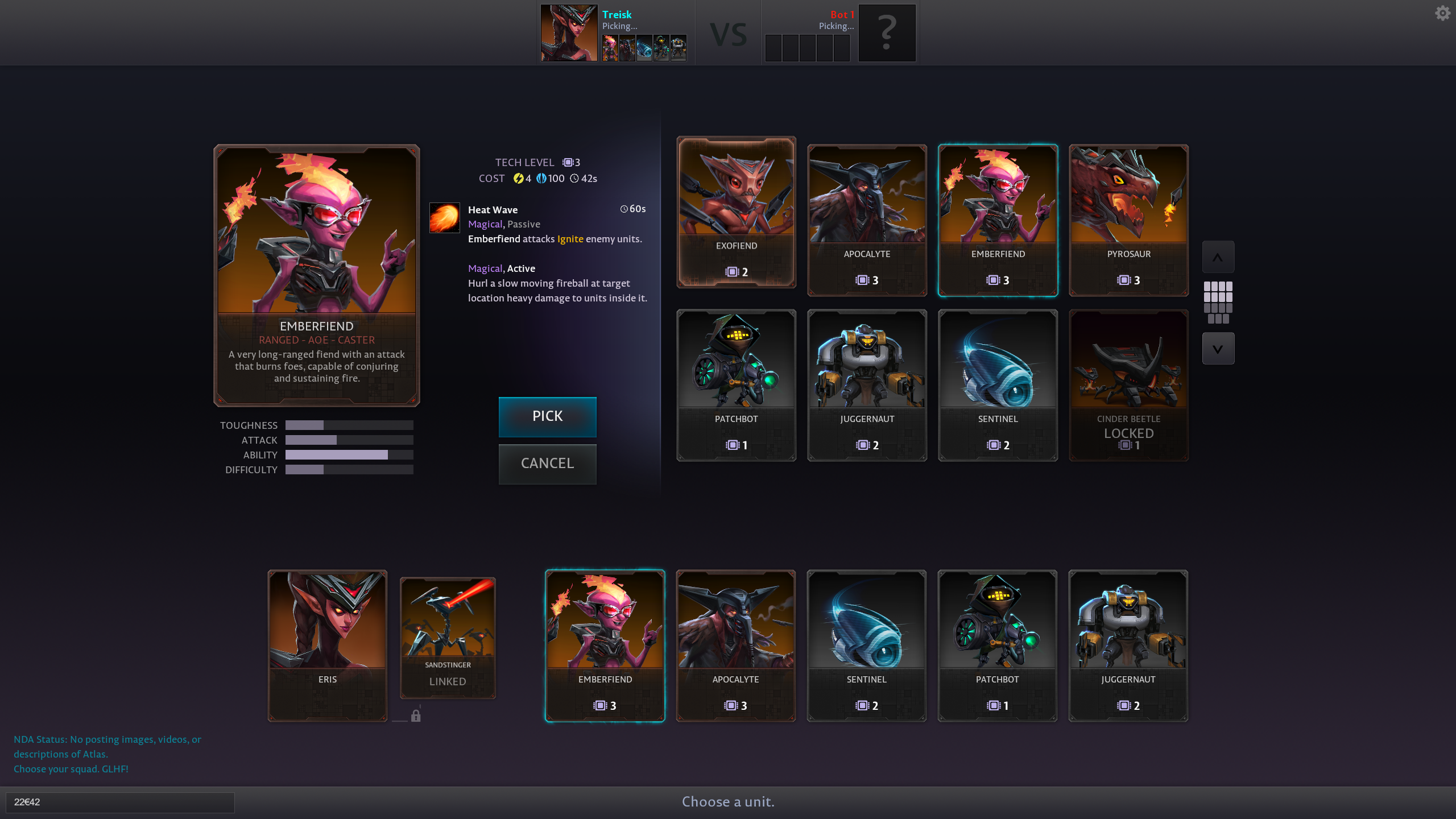Screen dimensions: 1456x819
Task: Click Treisk's player portrait
Action: pyautogui.click(x=569, y=33)
